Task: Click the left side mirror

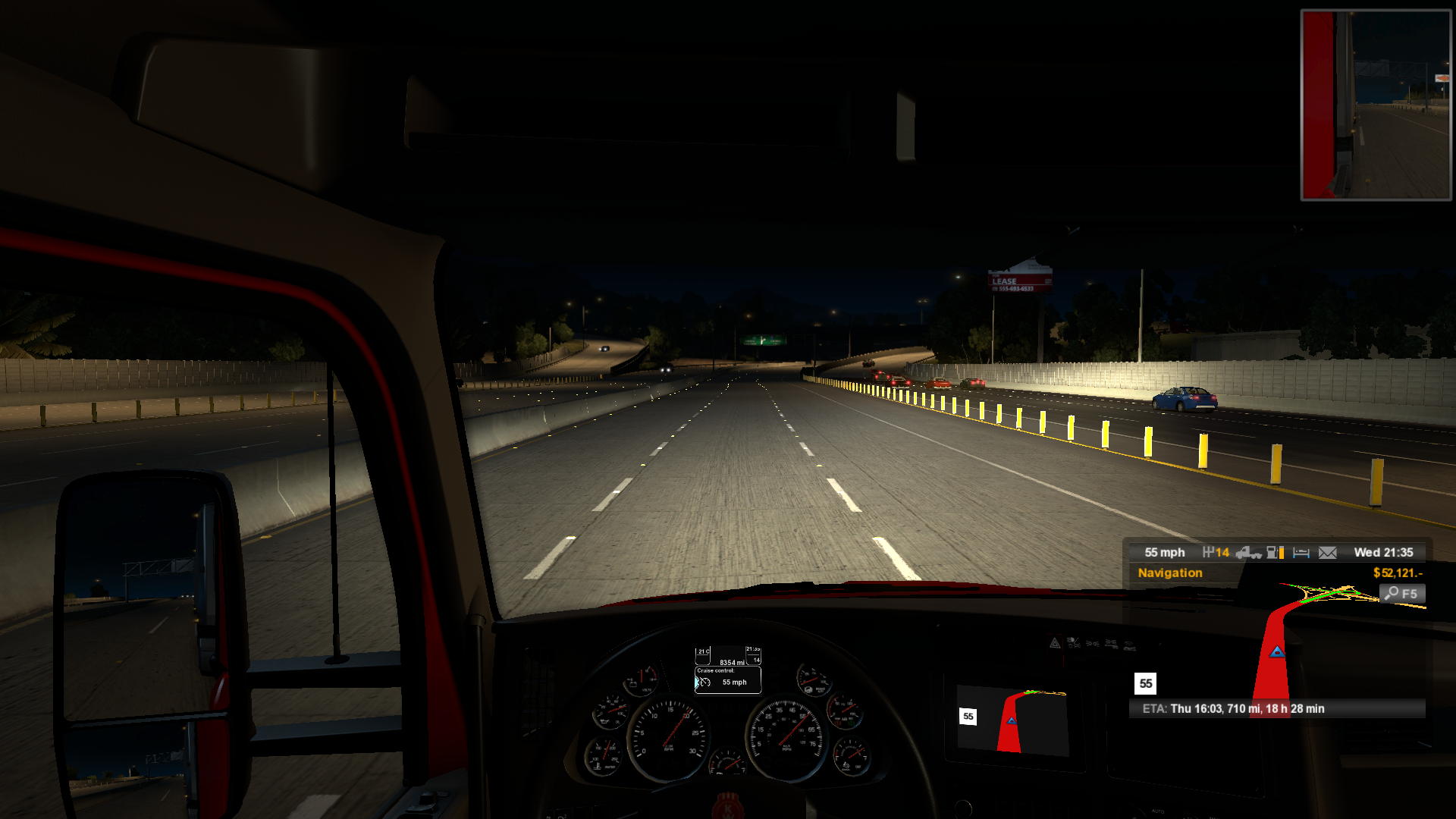Action: (x=144, y=645)
